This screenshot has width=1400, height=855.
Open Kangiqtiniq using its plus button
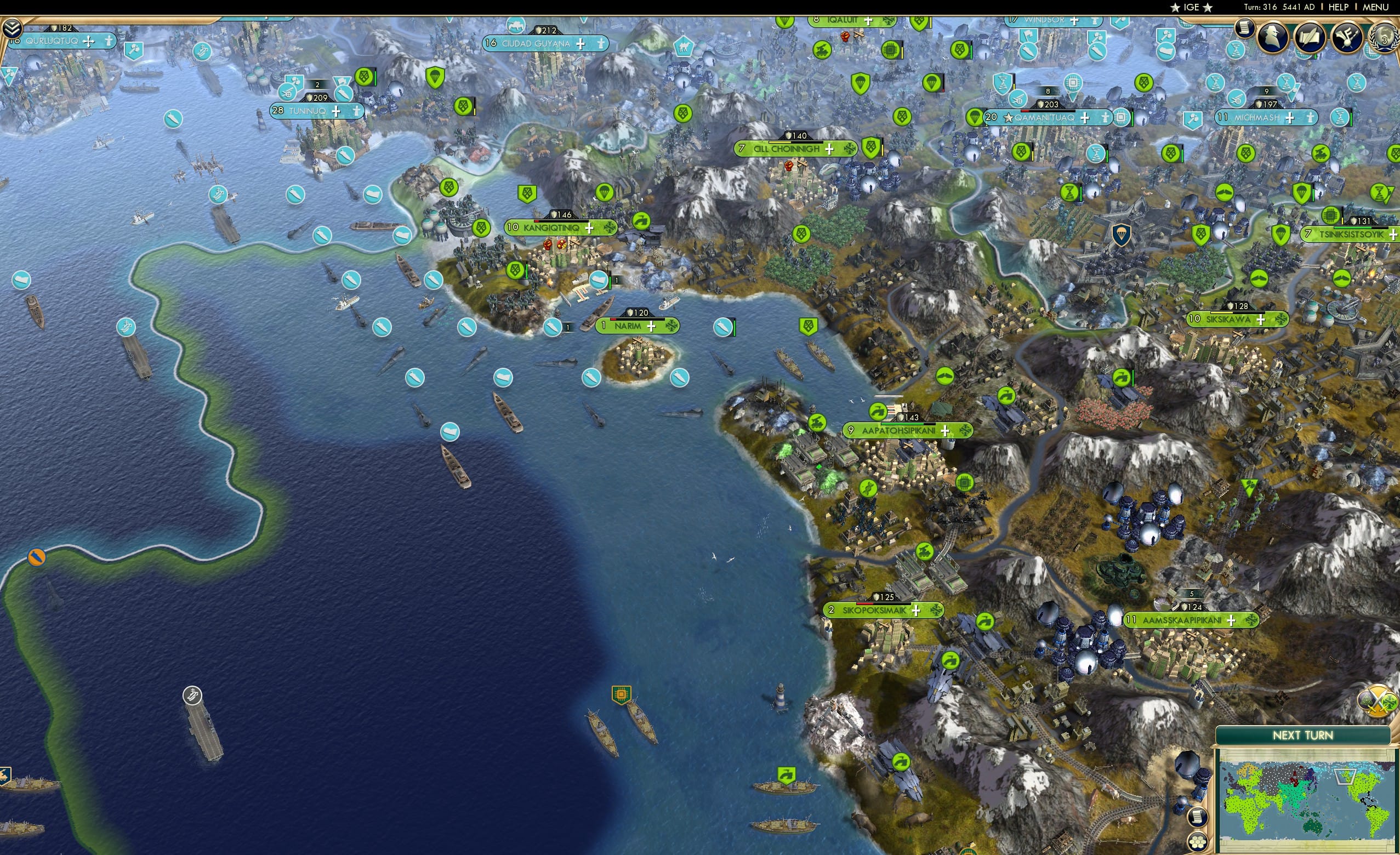[590, 229]
